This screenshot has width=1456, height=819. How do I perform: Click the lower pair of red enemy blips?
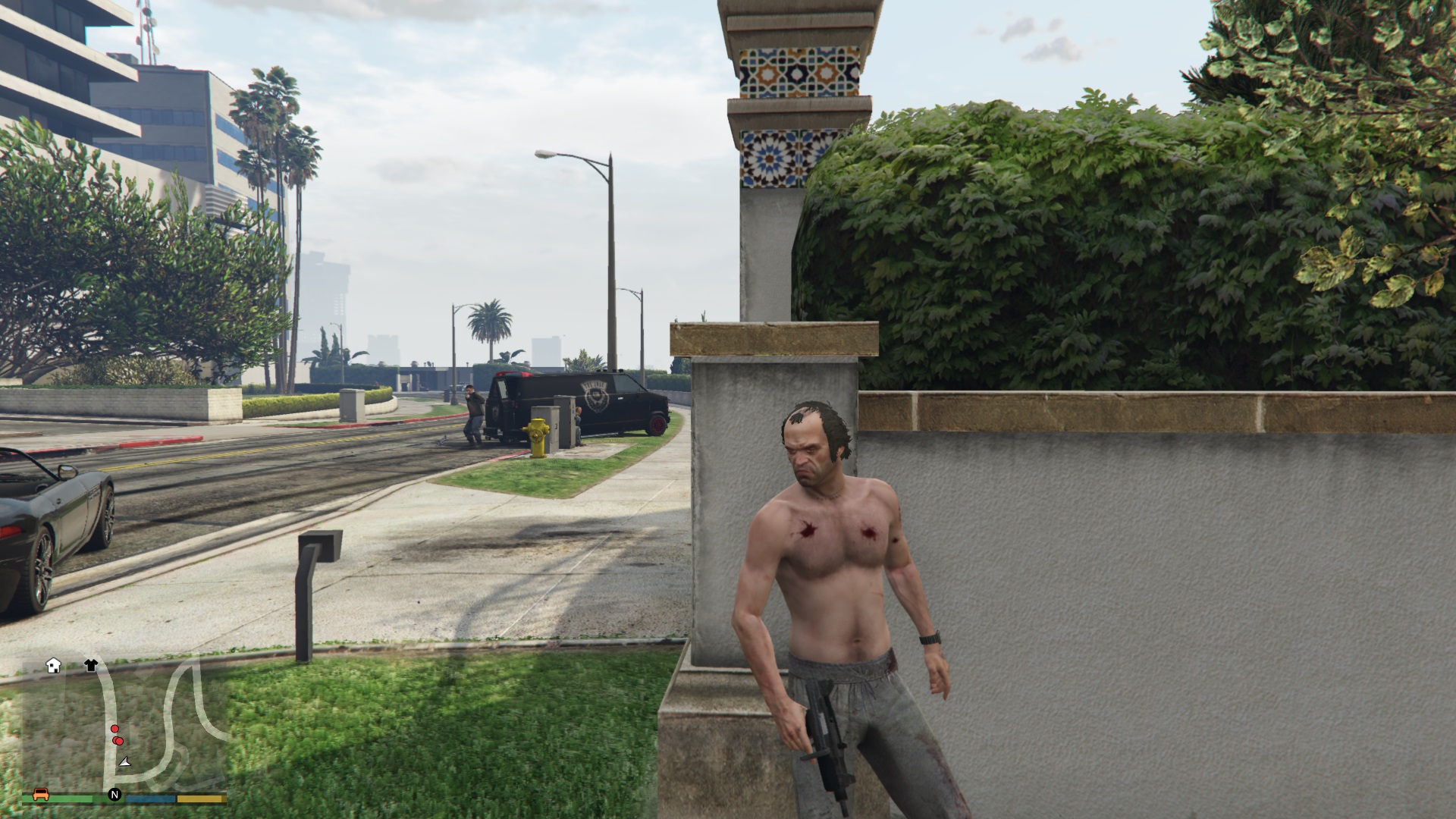[x=118, y=740]
